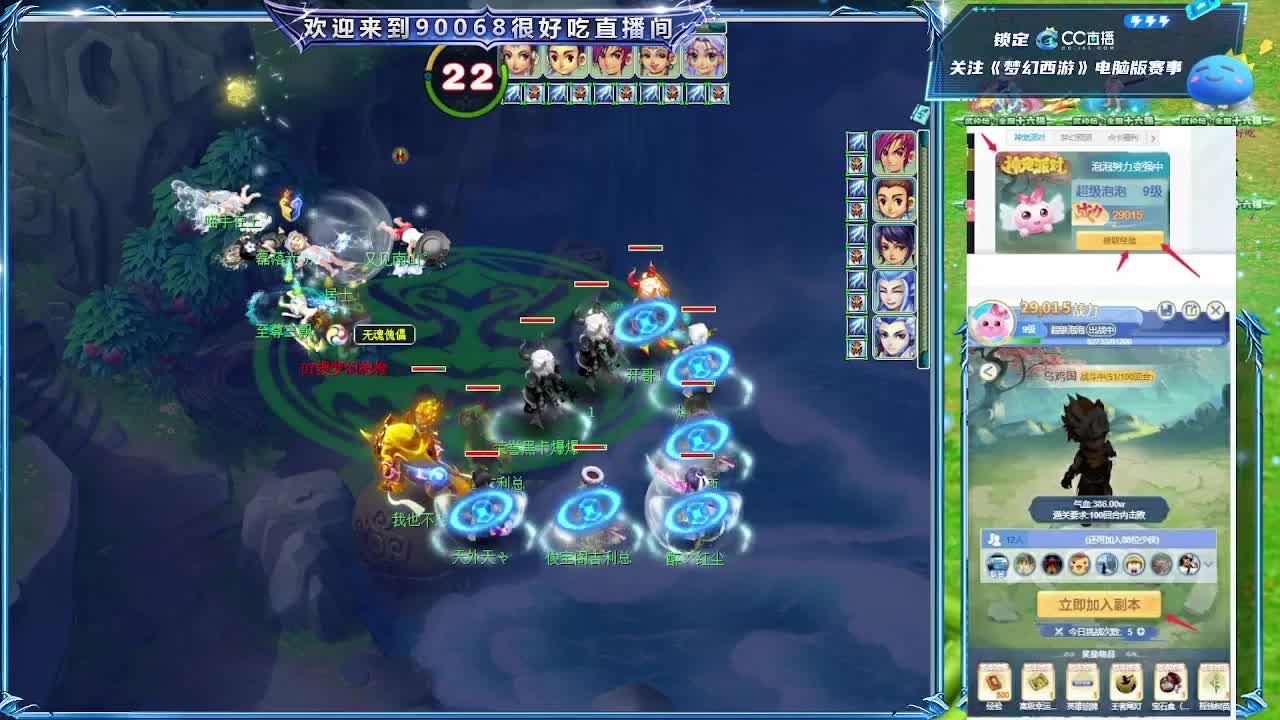Click the 宝石盒 reward item icon
Viewport: 1280px width, 720px height.
1171,683
